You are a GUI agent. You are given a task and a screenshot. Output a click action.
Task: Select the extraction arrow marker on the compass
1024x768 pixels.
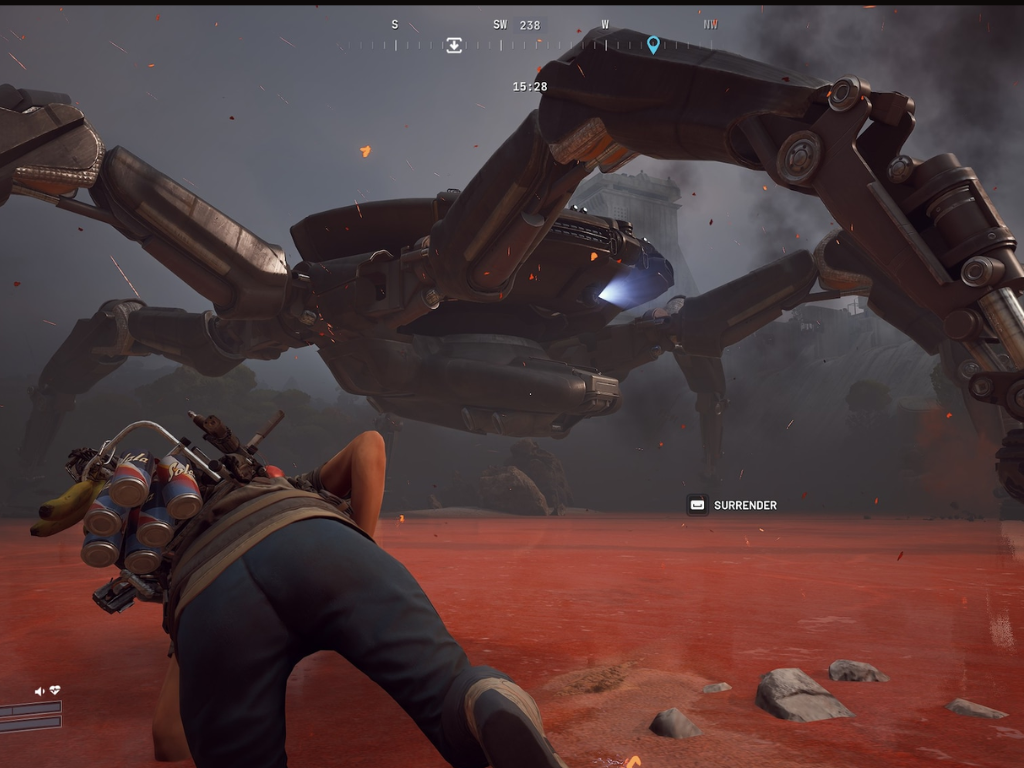tap(454, 45)
